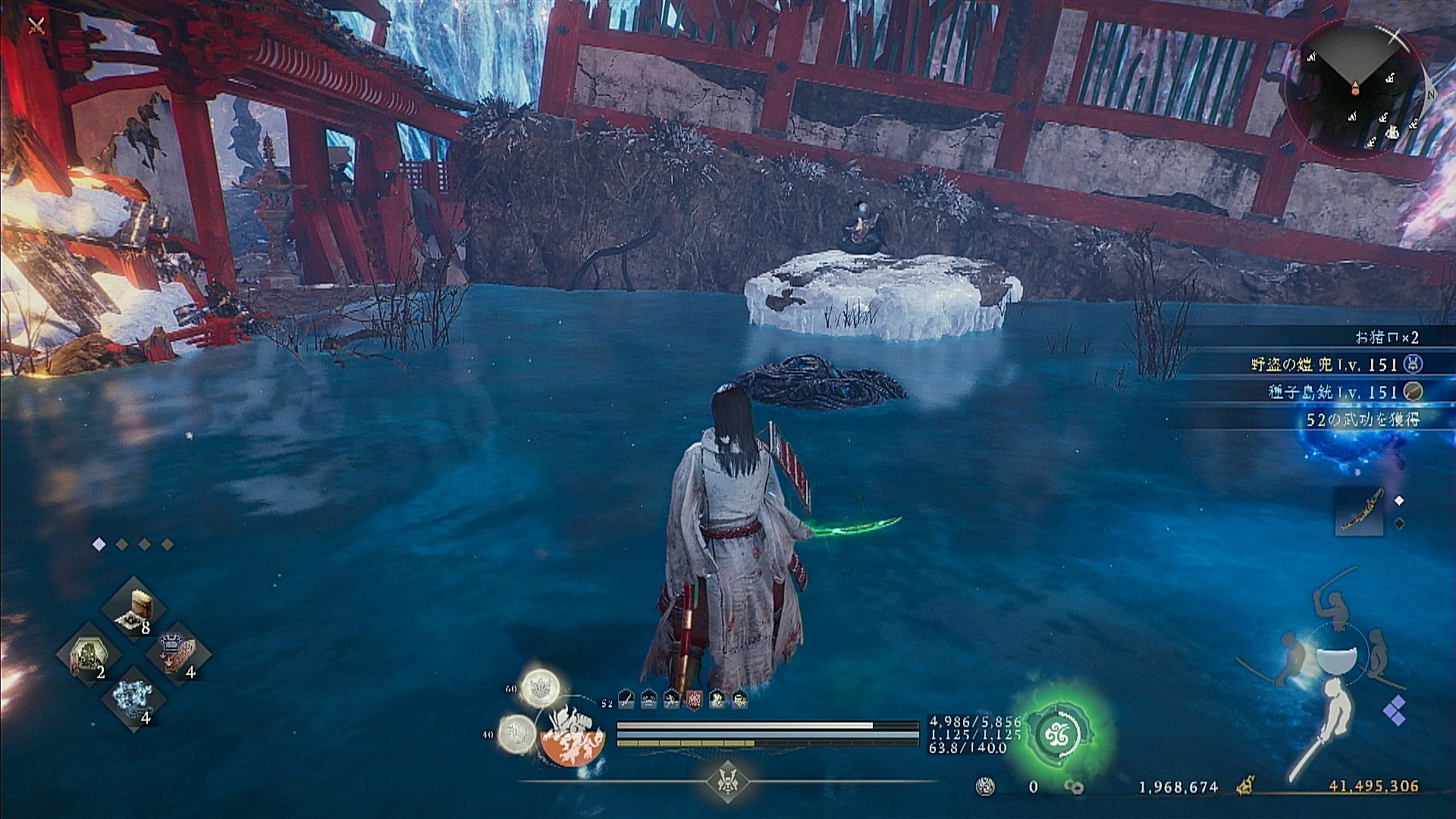Screen dimensions: 1456x819
Task: Click the lower glowing yokai soul core
Action: coord(516,733)
